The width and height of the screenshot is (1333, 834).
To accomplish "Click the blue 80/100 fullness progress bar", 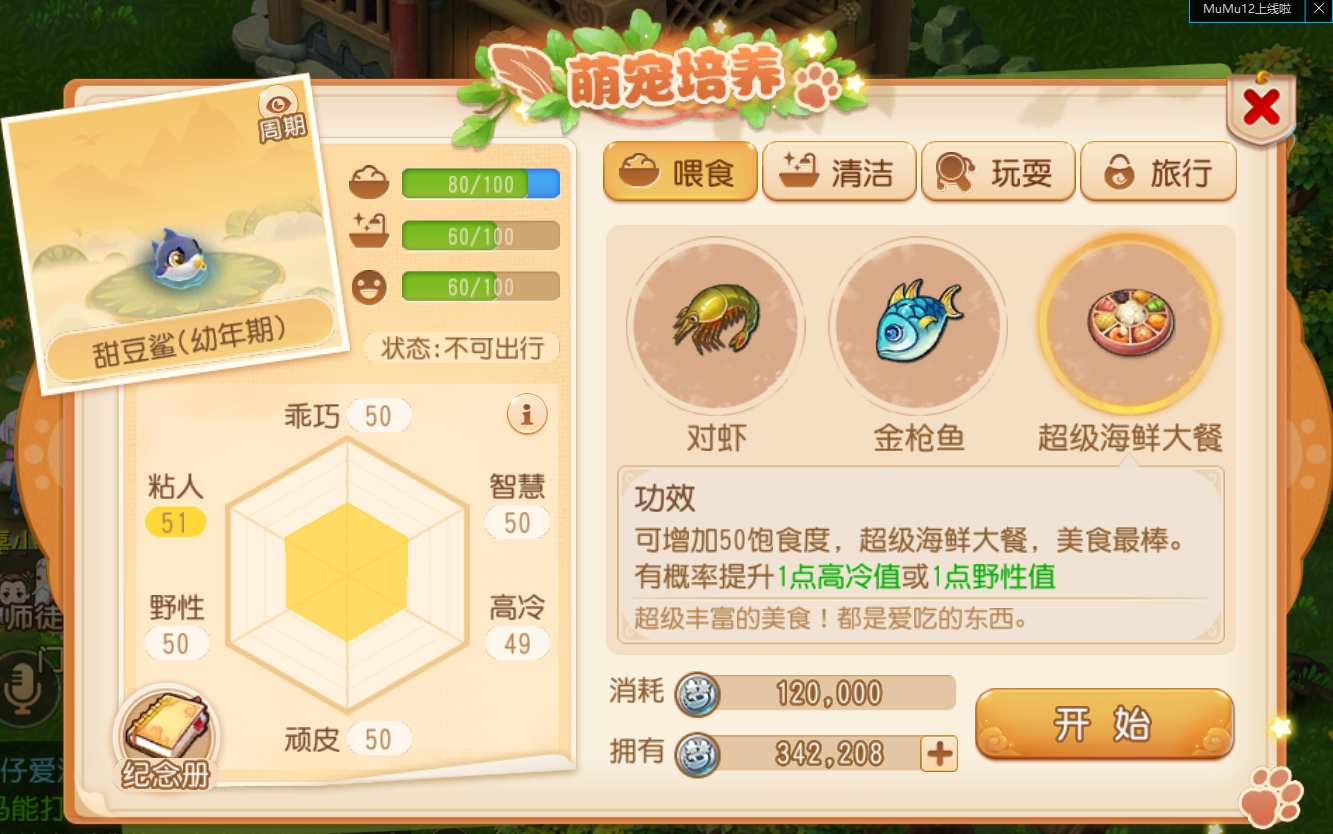I will click(480, 184).
